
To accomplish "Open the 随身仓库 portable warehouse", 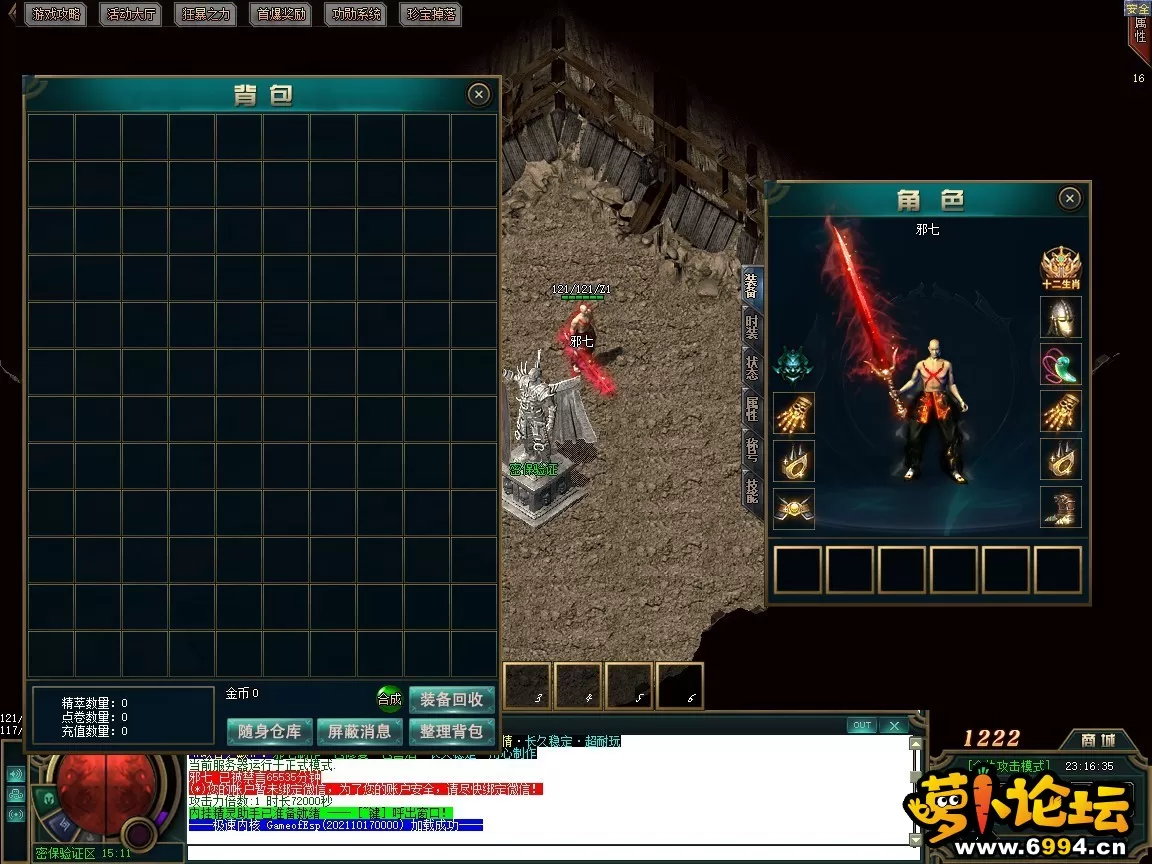I will click(x=270, y=731).
